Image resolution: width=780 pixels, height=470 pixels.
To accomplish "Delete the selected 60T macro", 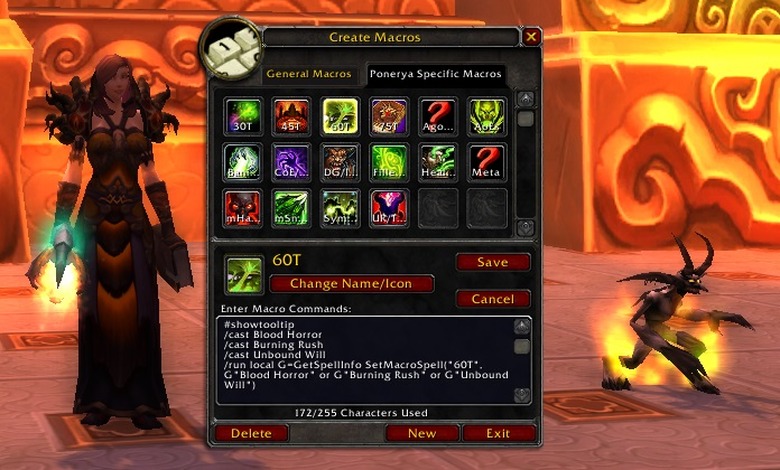I will 250,433.
